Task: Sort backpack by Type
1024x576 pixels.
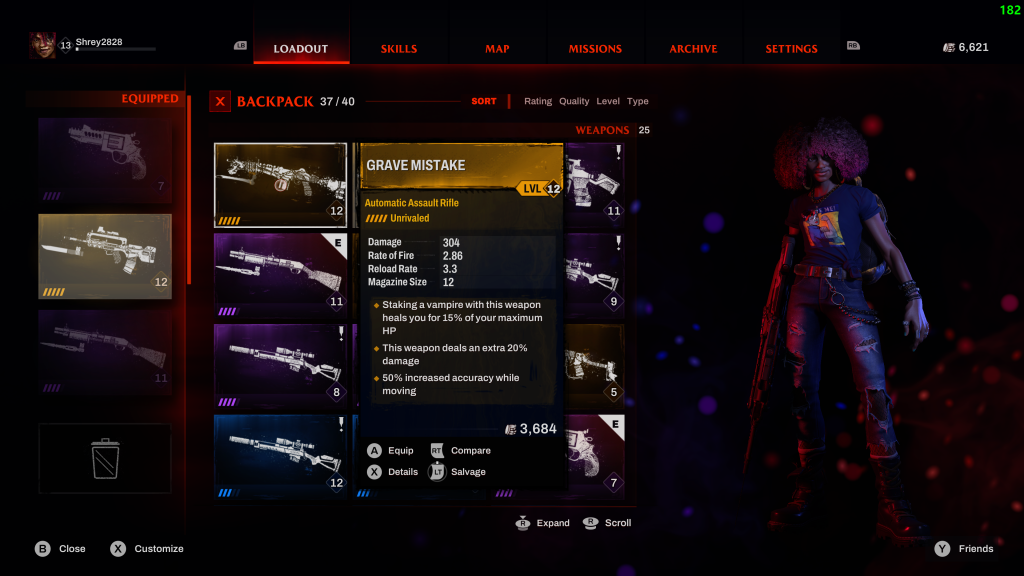Action: click(x=638, y=102)
